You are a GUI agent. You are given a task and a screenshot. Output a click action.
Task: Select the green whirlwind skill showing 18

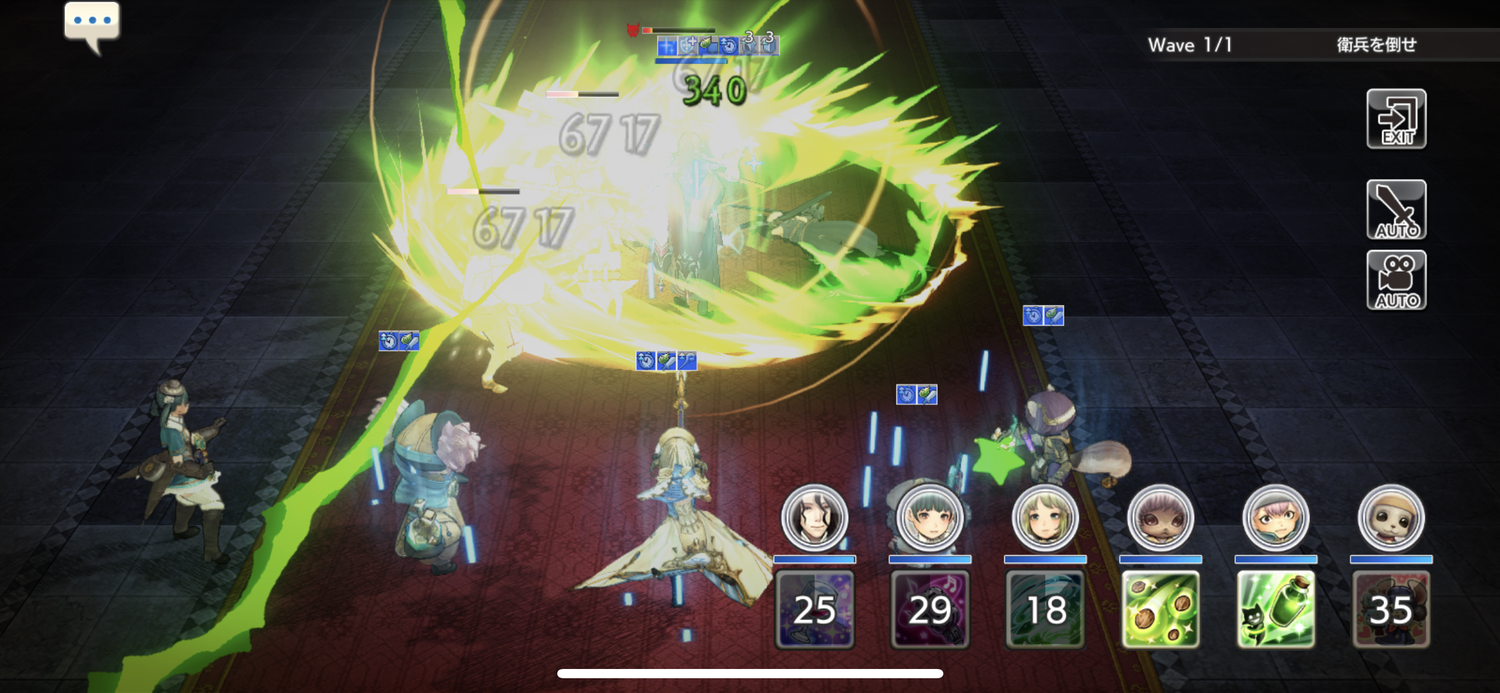(x=1045, y=608)
